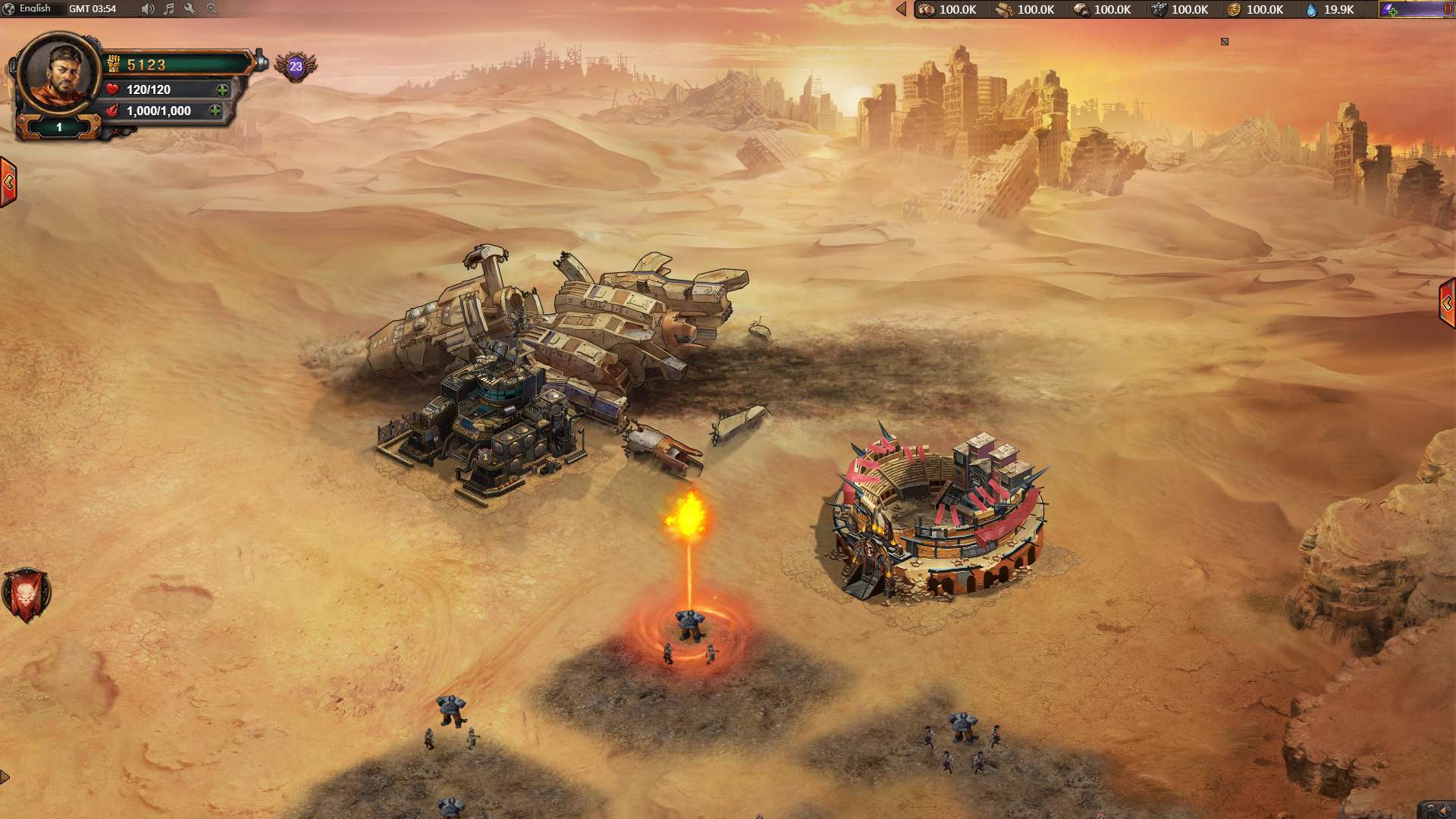Expand the left side panel arrow

pos(8,182)
